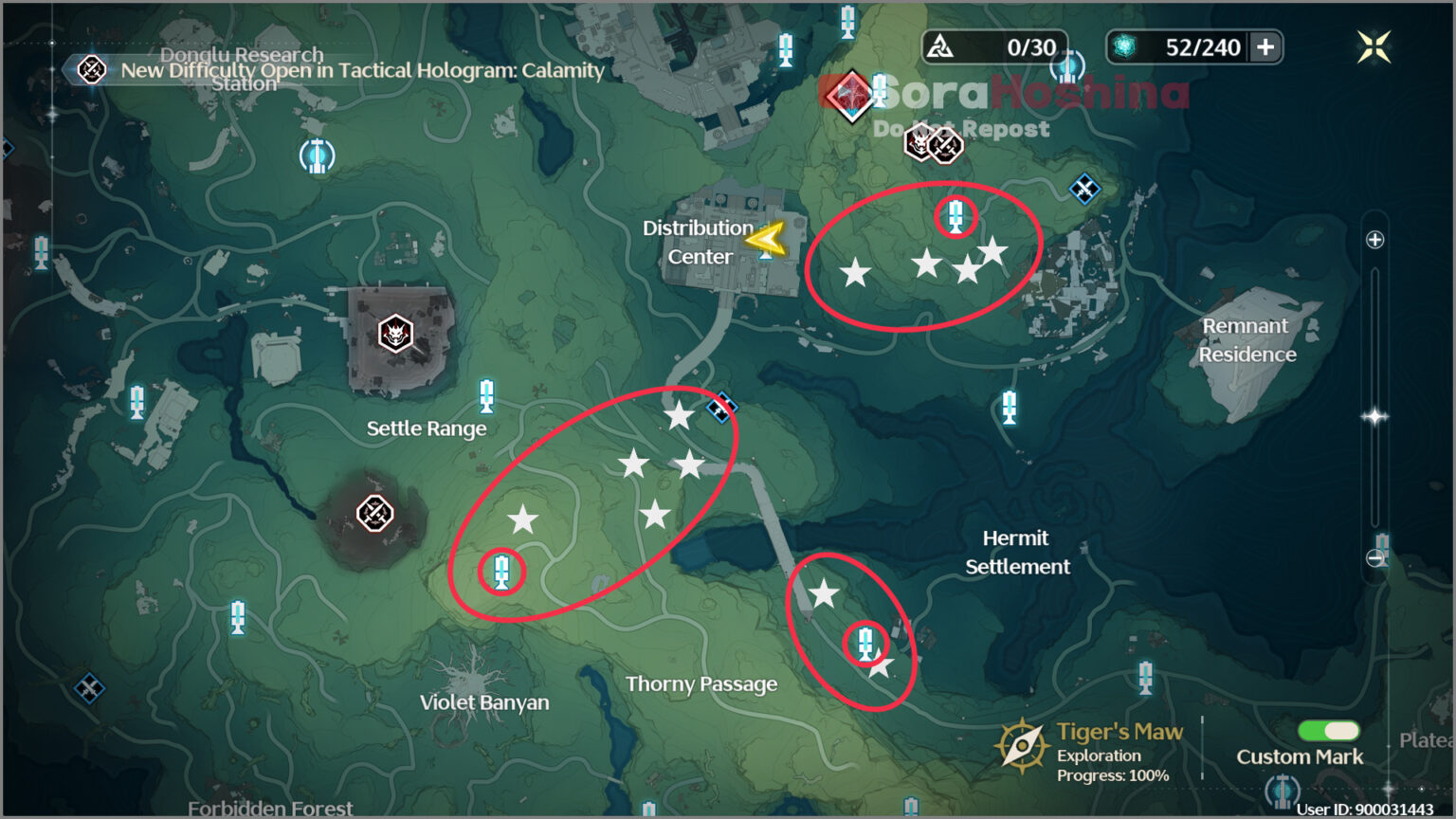Toggle Custom Mark off
The height and width of the screenshot is (819, 1456).
coord(1326,731)
